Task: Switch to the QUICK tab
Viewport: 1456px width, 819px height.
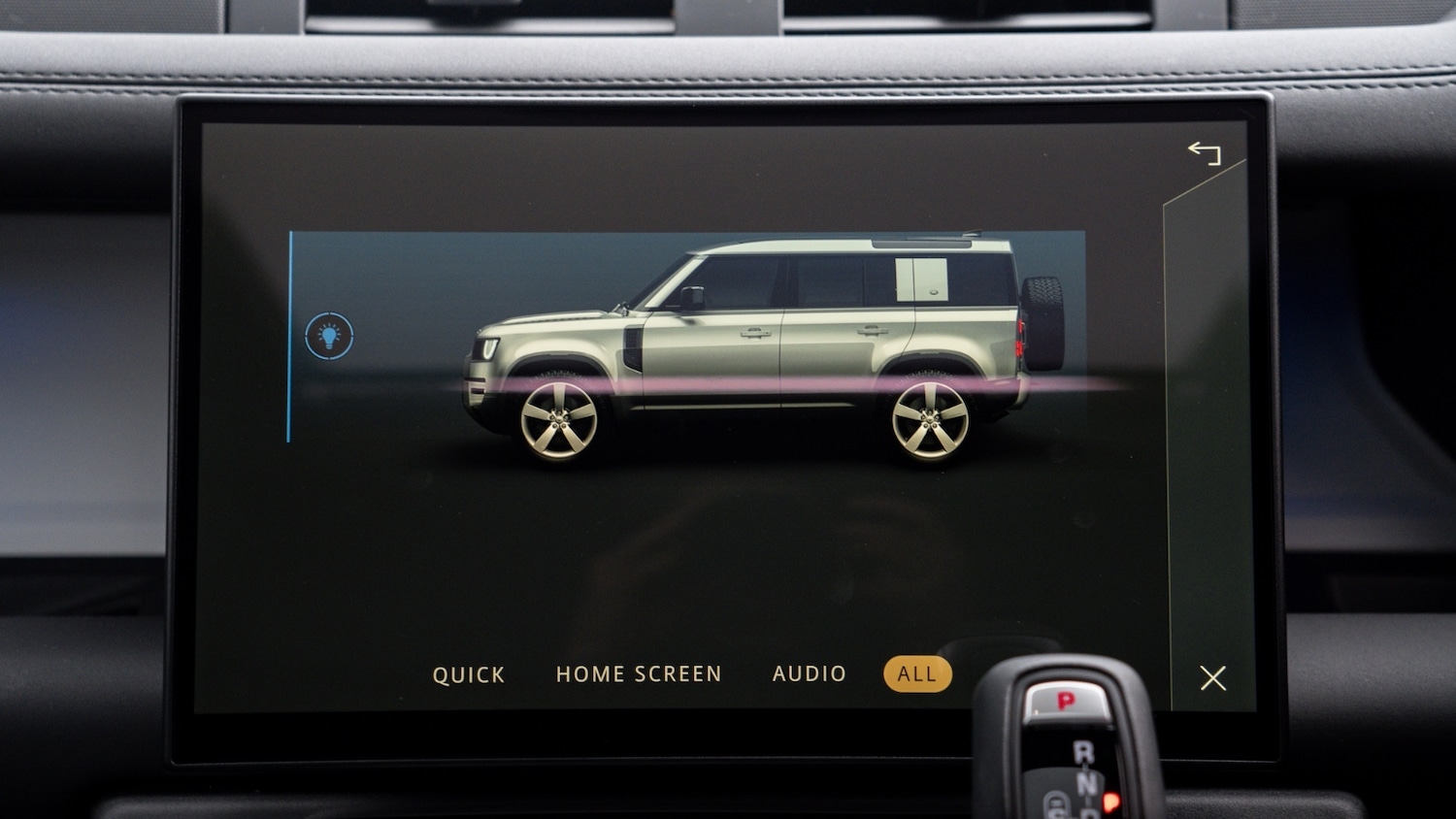Action: coord(469,673)
